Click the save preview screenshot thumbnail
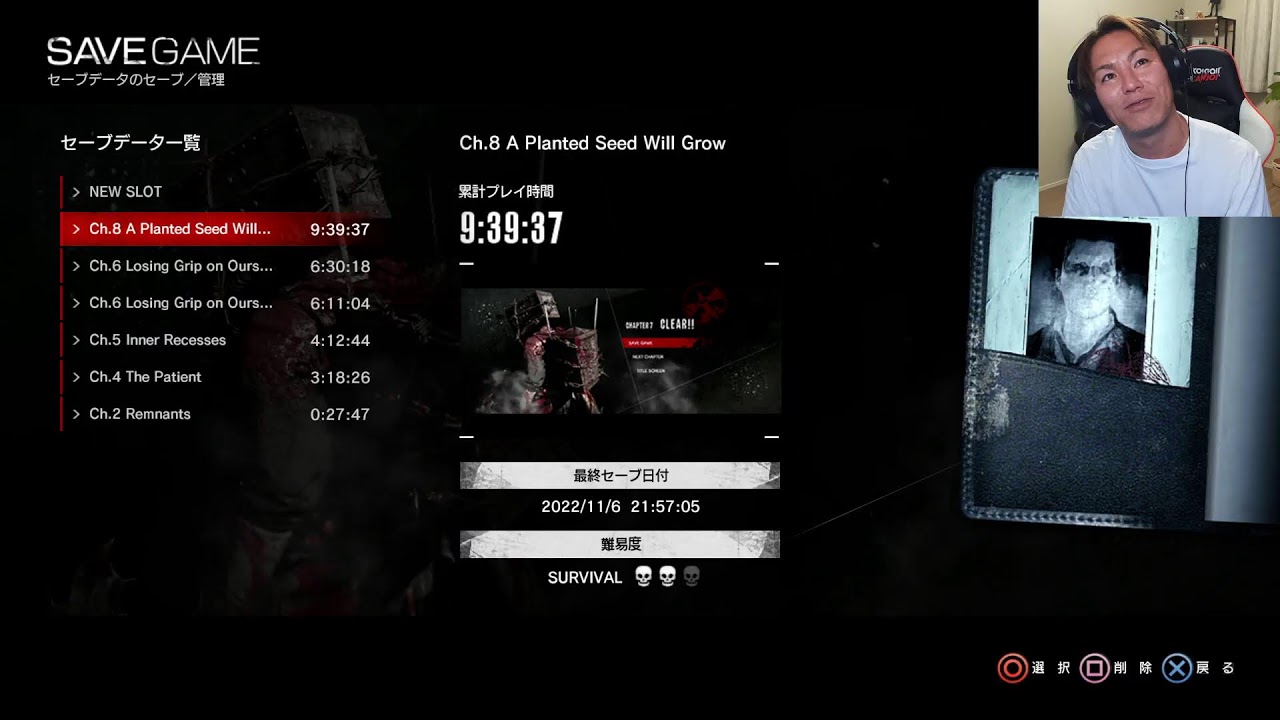This screenshot has height=720, width=1280. pos(620,351)
